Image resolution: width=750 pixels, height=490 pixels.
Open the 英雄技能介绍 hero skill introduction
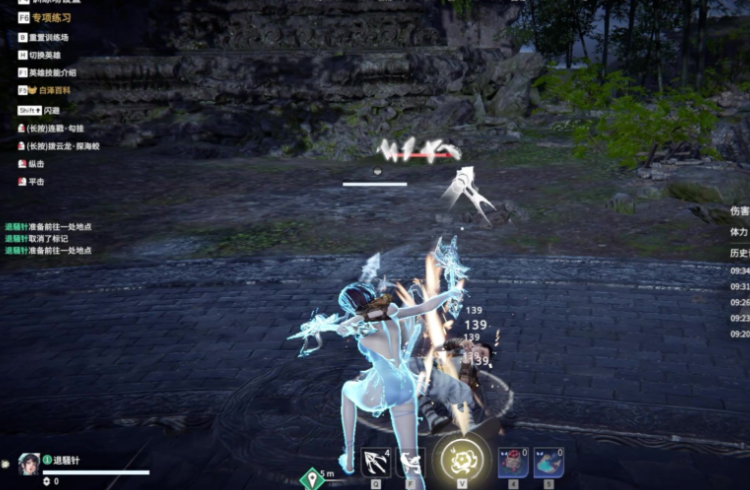tap(51, 73)
